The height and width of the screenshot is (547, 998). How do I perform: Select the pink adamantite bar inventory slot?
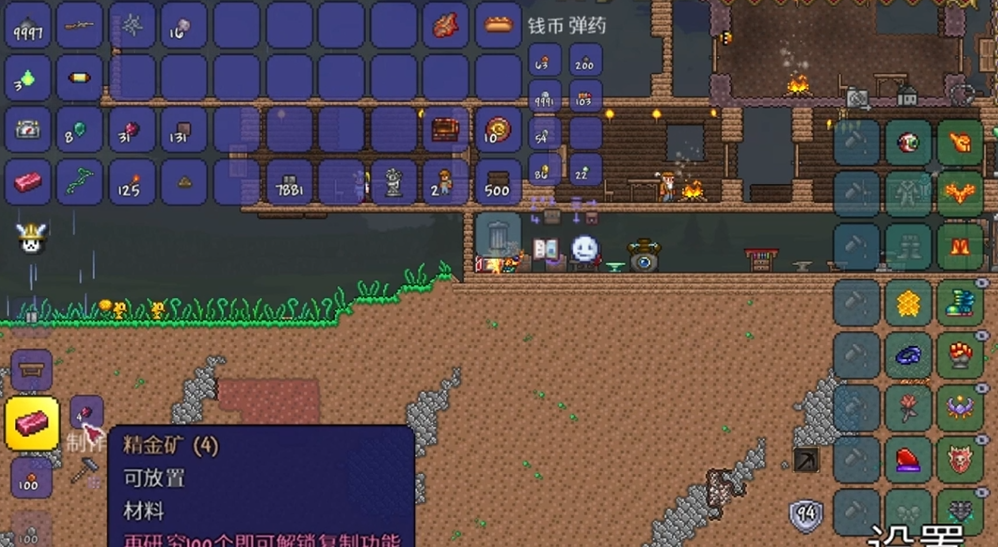[x=28, y=182]
